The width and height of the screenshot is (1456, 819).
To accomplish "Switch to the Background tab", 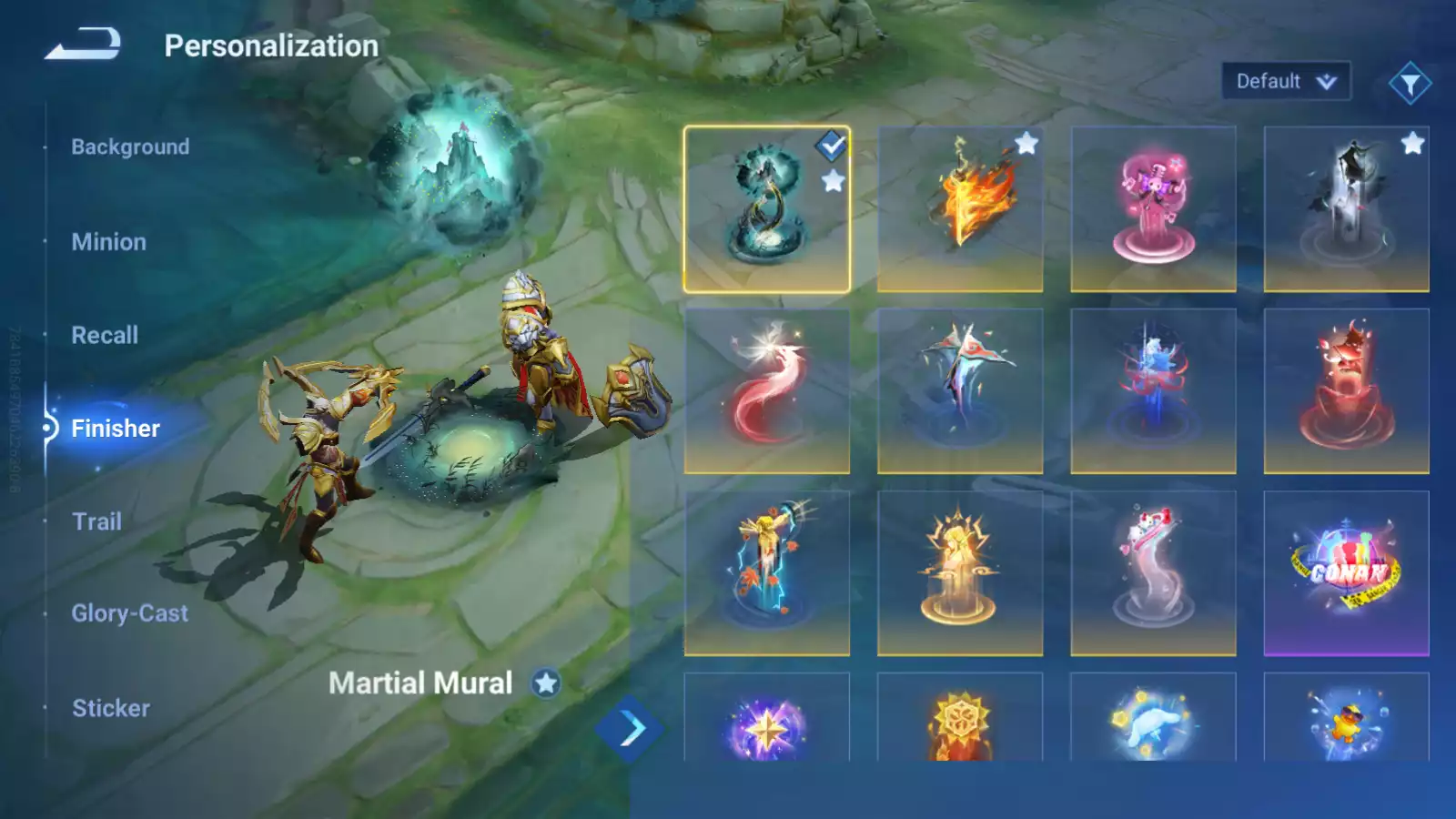I will (x=130, y=147).
